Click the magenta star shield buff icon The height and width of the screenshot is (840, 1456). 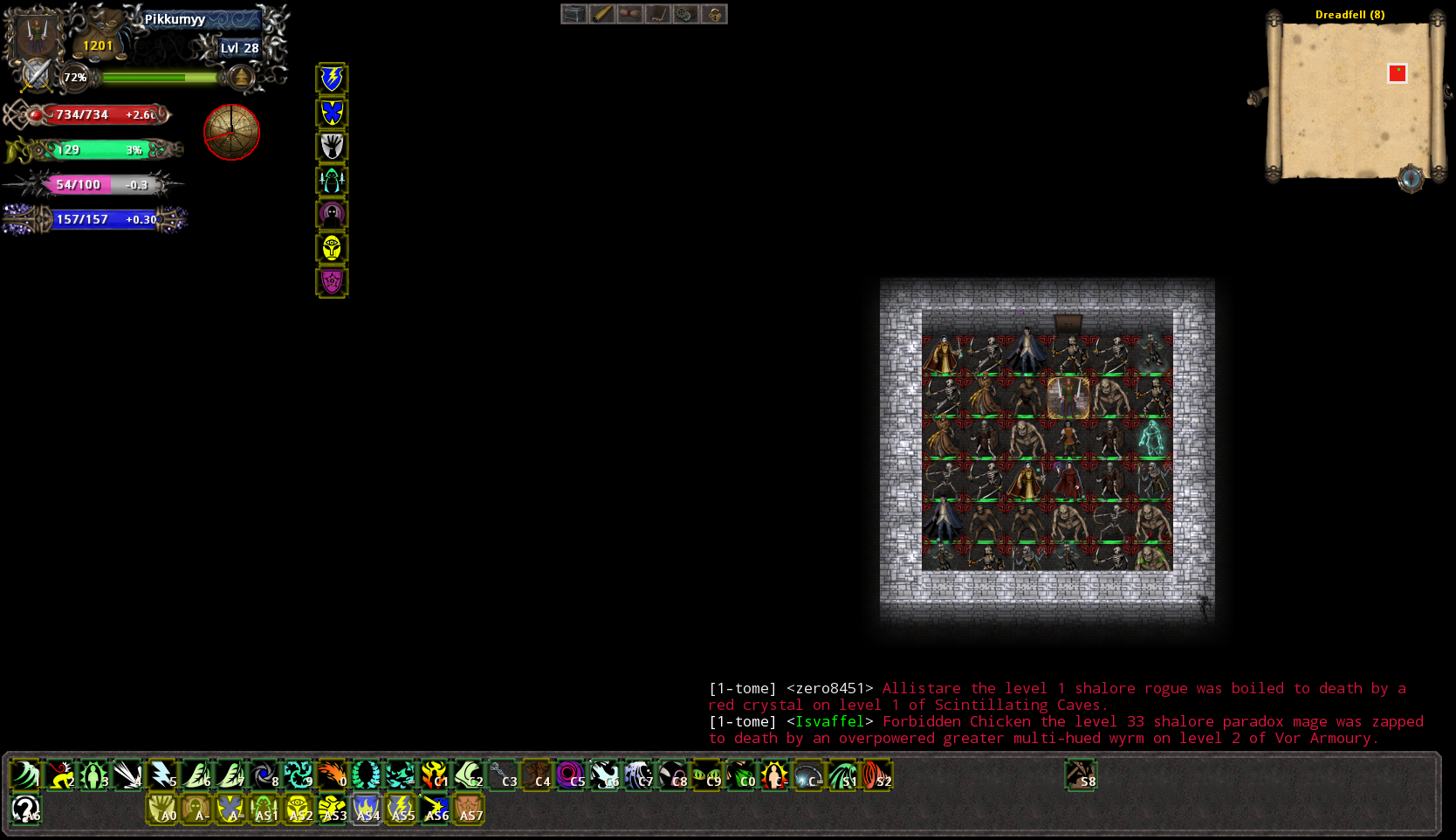(x=332, y=282)
